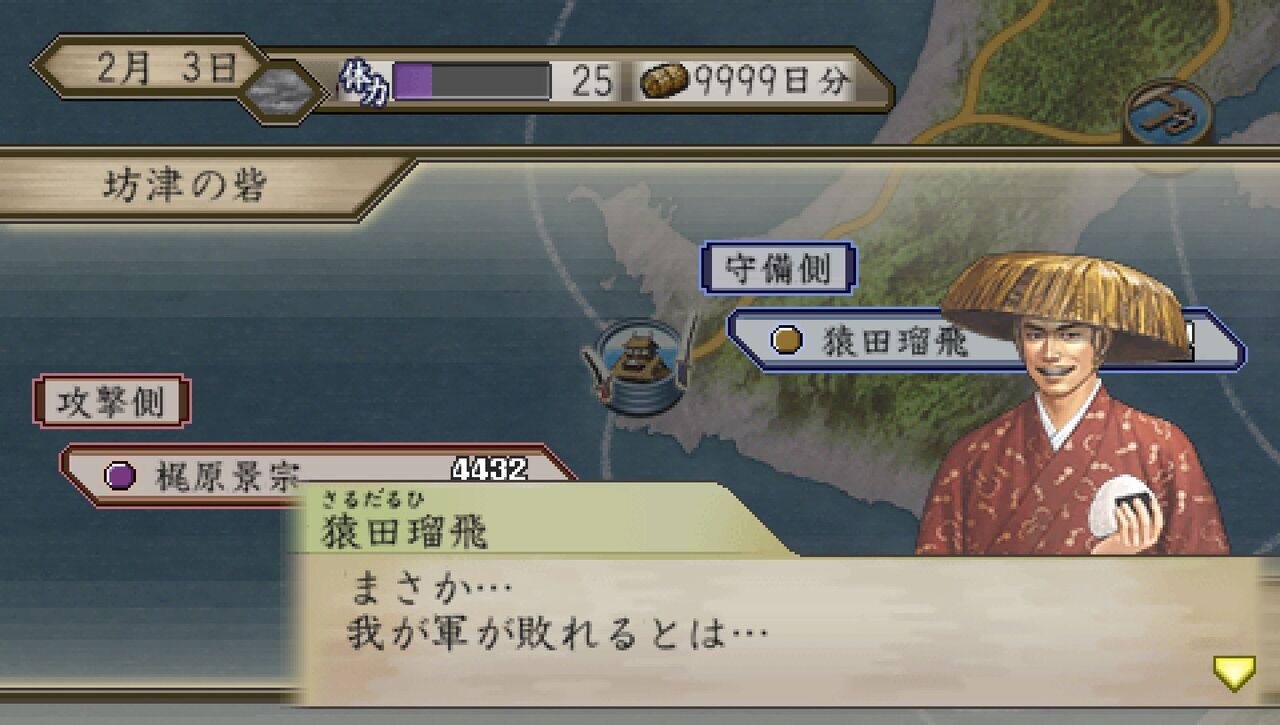Select the fort icon on the map
Screen dimensions: 1280x725
tap(638, 362)
